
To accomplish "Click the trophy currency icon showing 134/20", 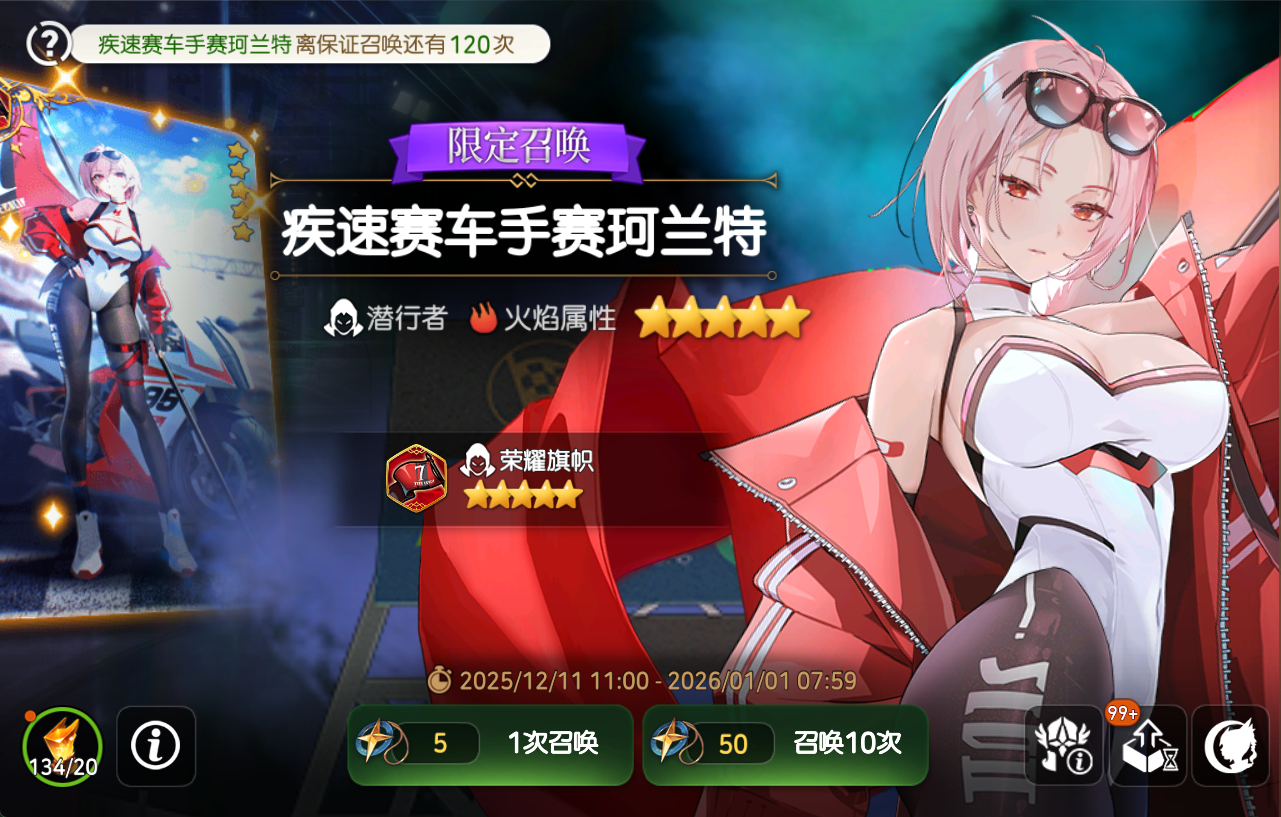I will pos(60,745).
